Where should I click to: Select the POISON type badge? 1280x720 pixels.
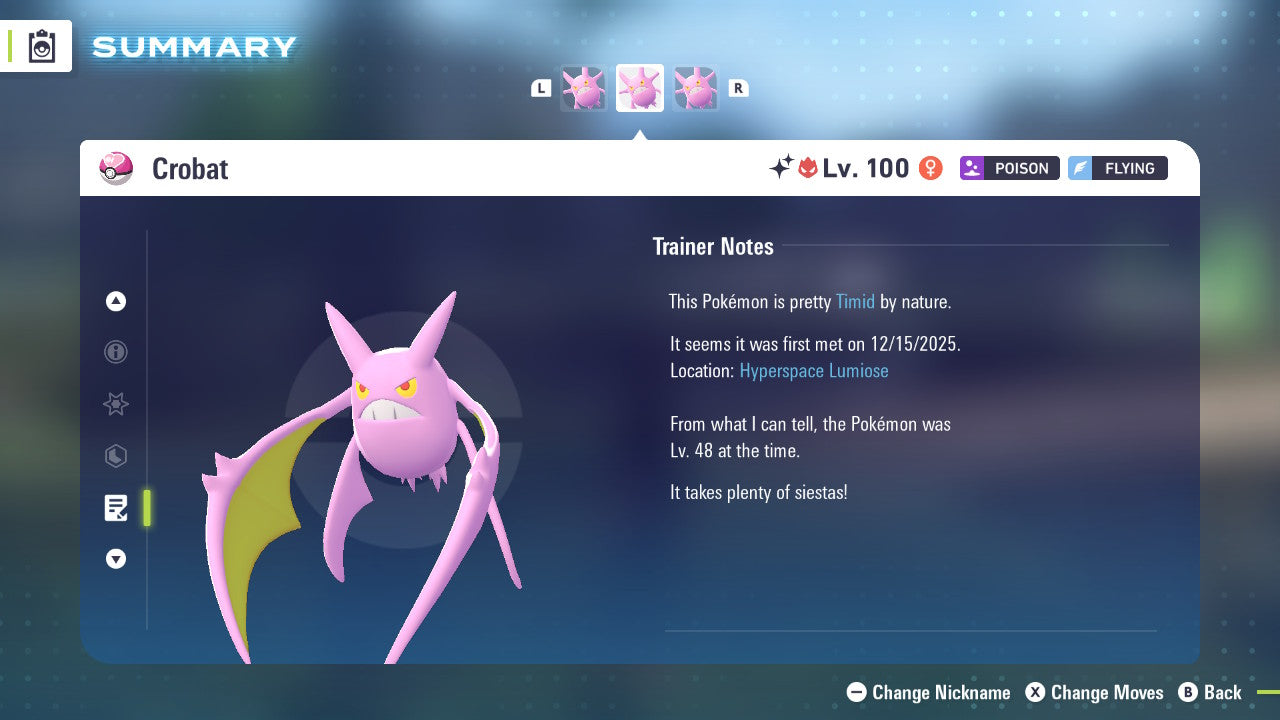[x=1009, y=168]
